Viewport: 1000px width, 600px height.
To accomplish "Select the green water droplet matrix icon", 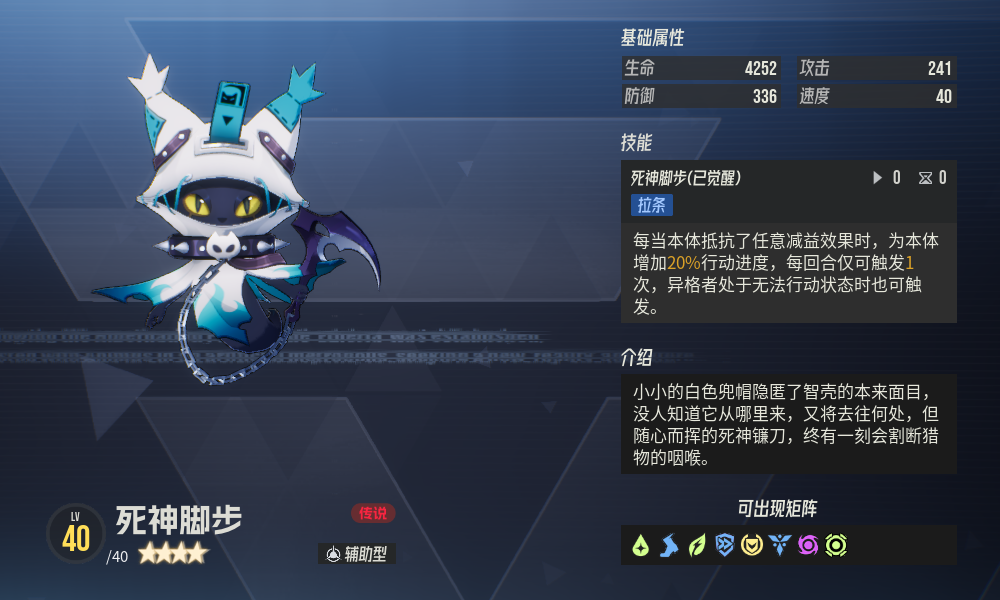I will pos(641,546).
